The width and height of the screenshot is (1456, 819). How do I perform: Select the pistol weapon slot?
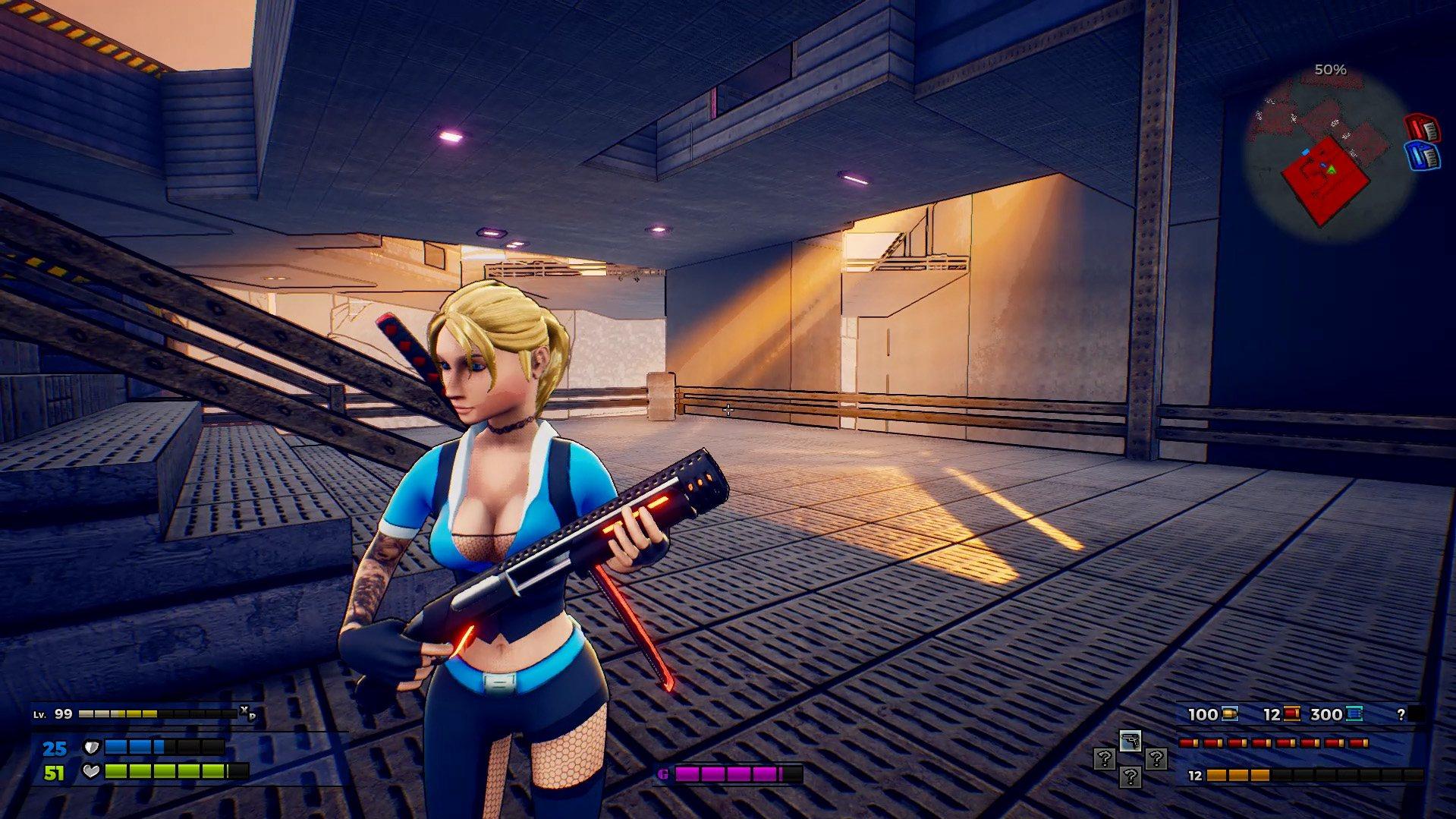click(x=1130, y=741)
